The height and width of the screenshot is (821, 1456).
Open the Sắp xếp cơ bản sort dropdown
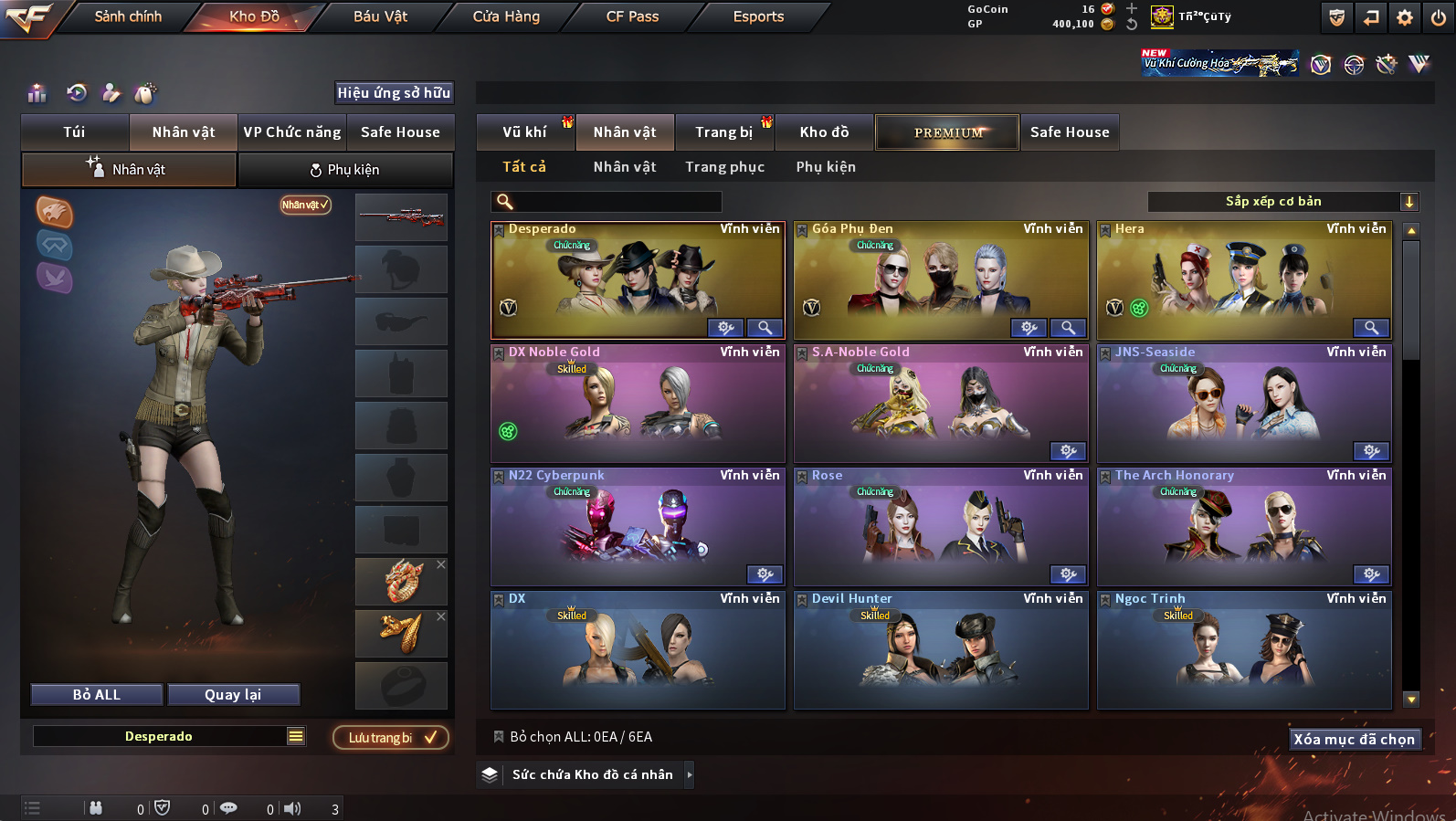[x=1282, y=202]
